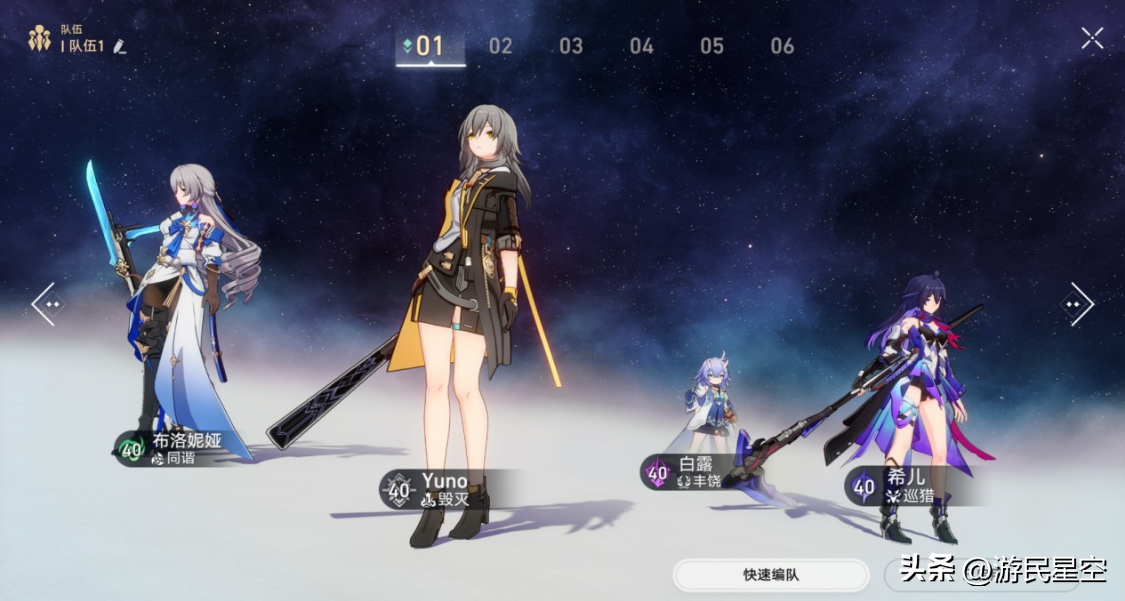The image size is (1125, 601).
Task: Go to the previous team with left arrow
Action: pos(46,303)
